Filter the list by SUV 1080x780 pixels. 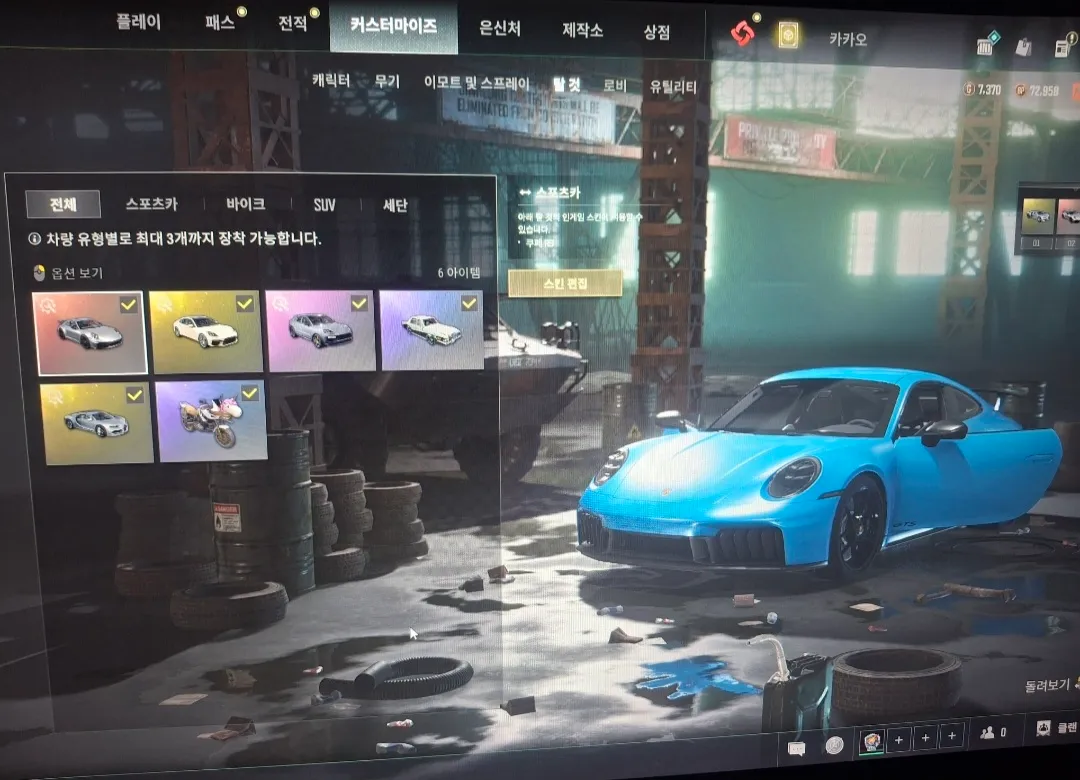324,205
